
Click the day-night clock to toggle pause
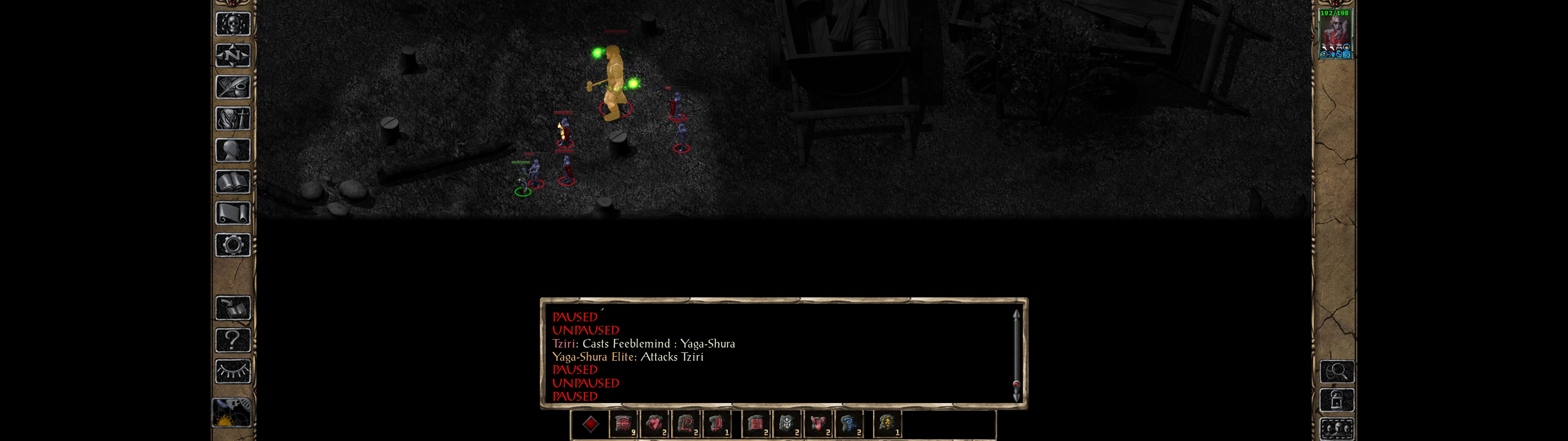[231, 413]
